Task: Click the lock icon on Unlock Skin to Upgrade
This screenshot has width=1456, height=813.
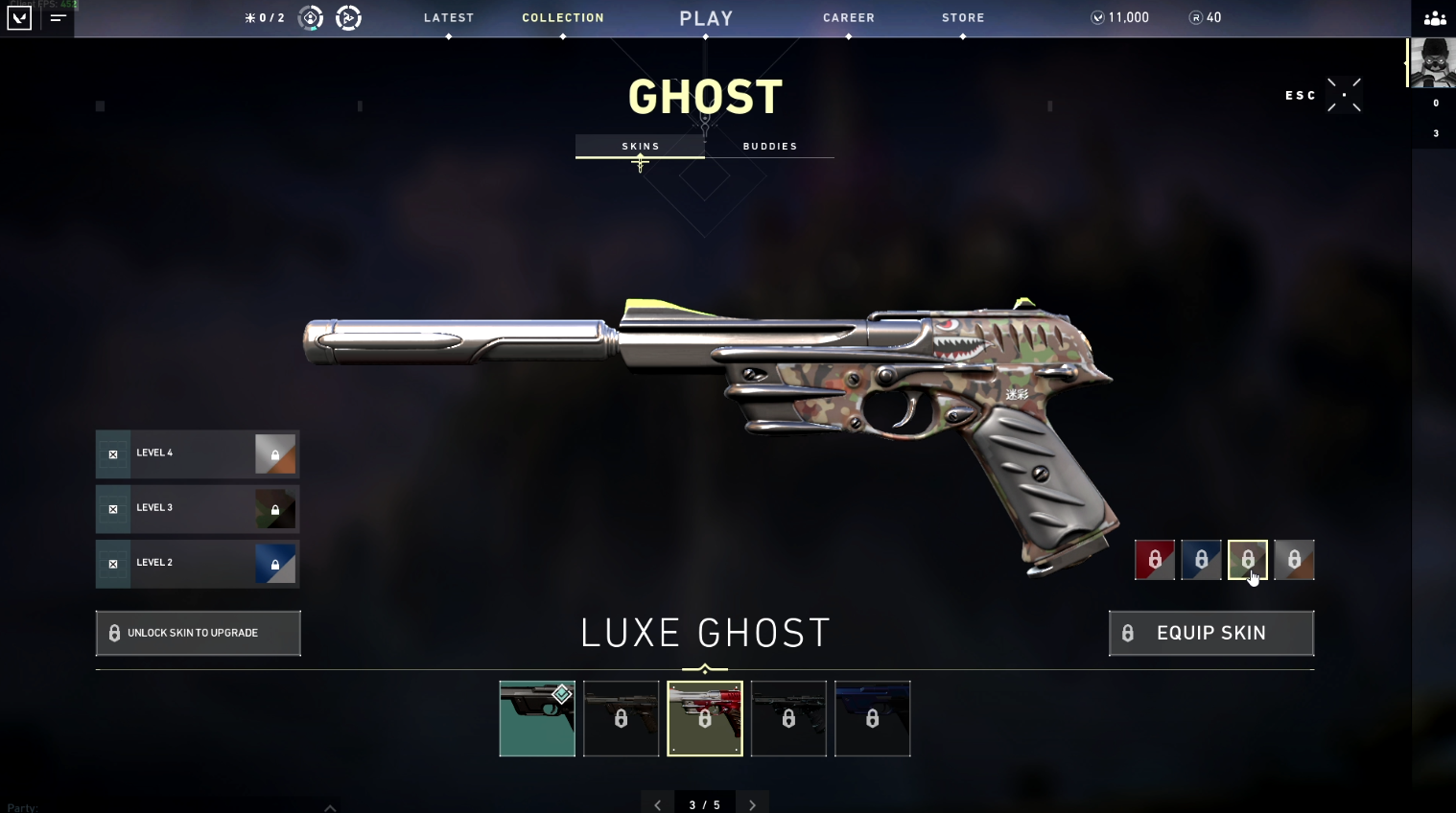Action: click(x=114, y=633)
